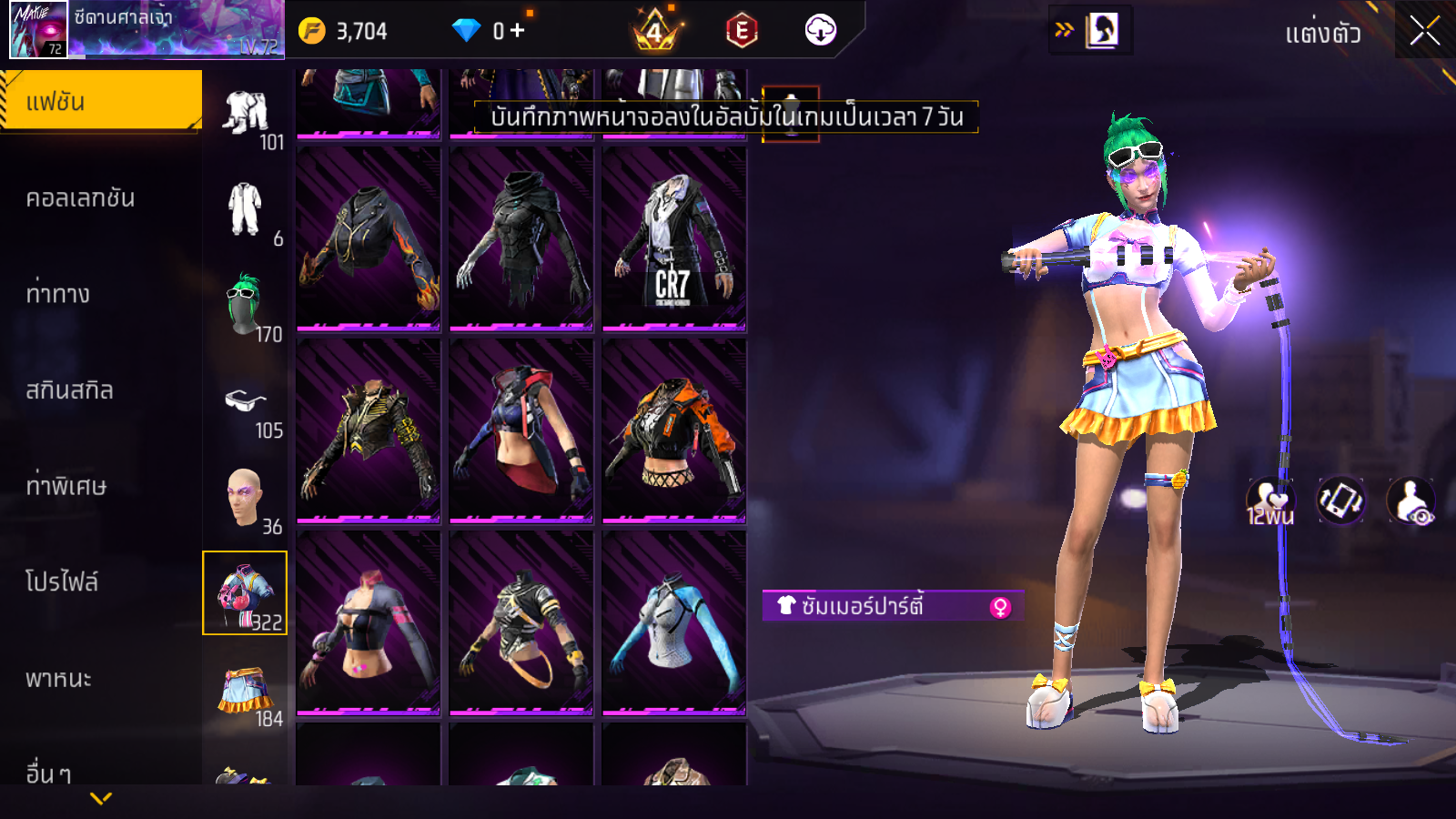
Task: Open the Skin Skill section
Action: point(69,390)
